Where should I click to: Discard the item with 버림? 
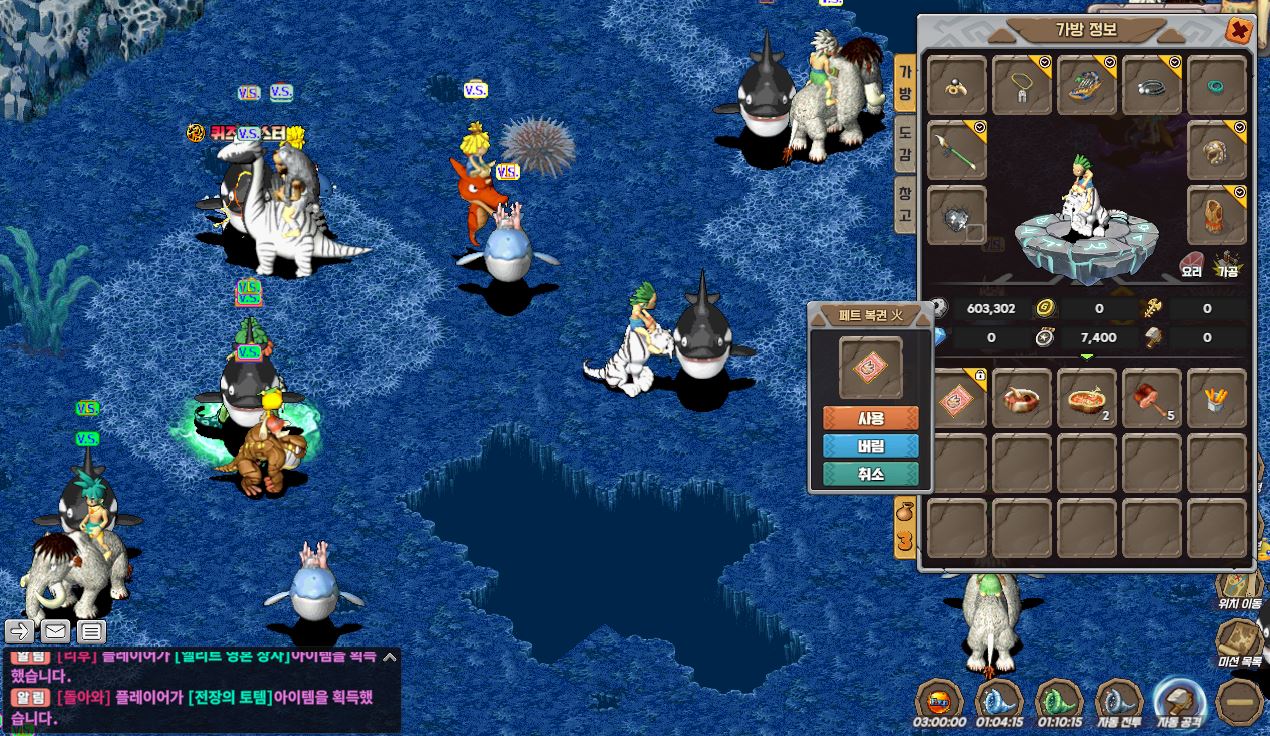pyautogui.click(x=870, y=446)
